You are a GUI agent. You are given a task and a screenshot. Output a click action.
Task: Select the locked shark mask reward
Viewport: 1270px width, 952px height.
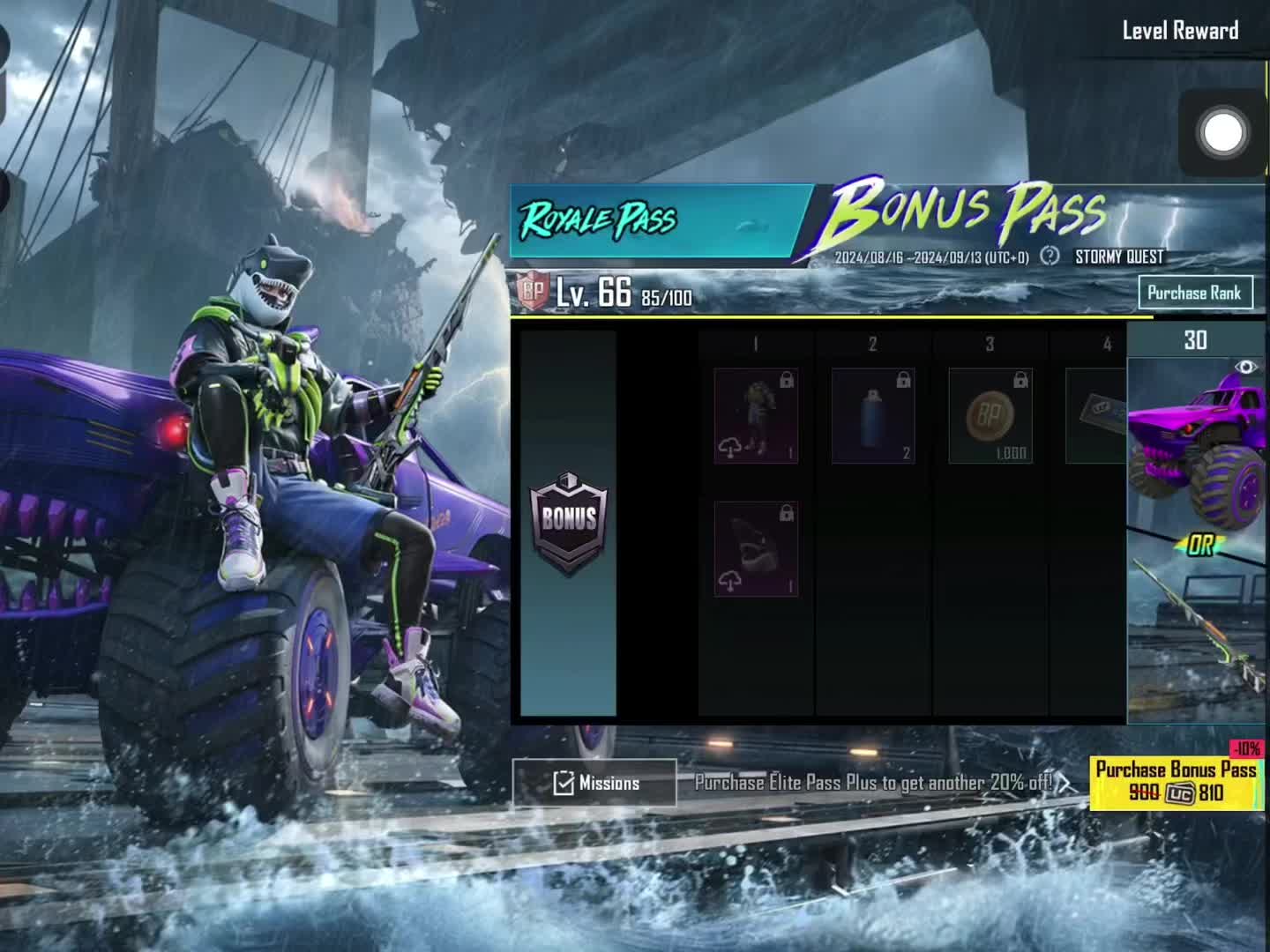point(756,549)
